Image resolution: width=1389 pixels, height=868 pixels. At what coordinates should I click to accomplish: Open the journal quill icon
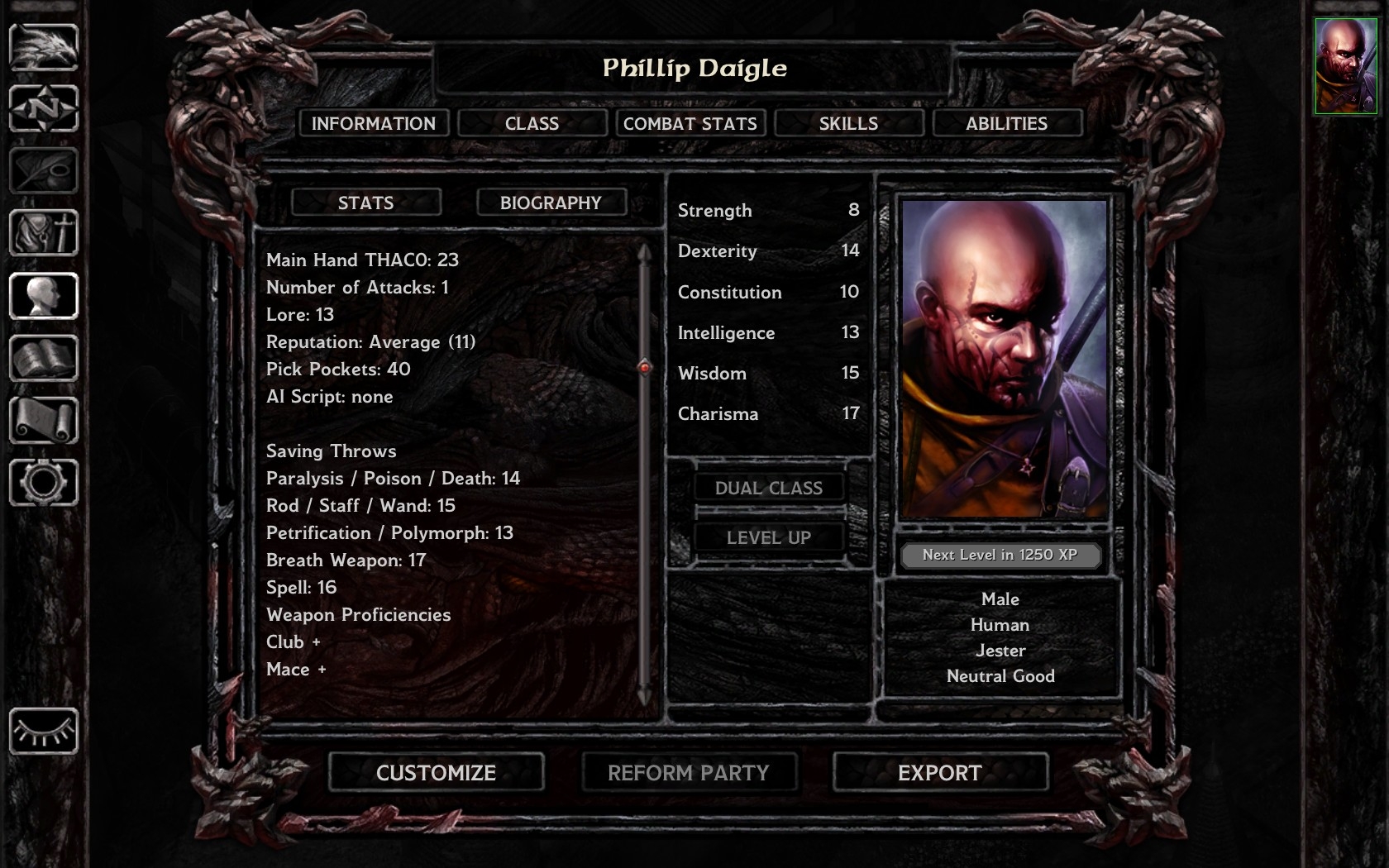44,170
